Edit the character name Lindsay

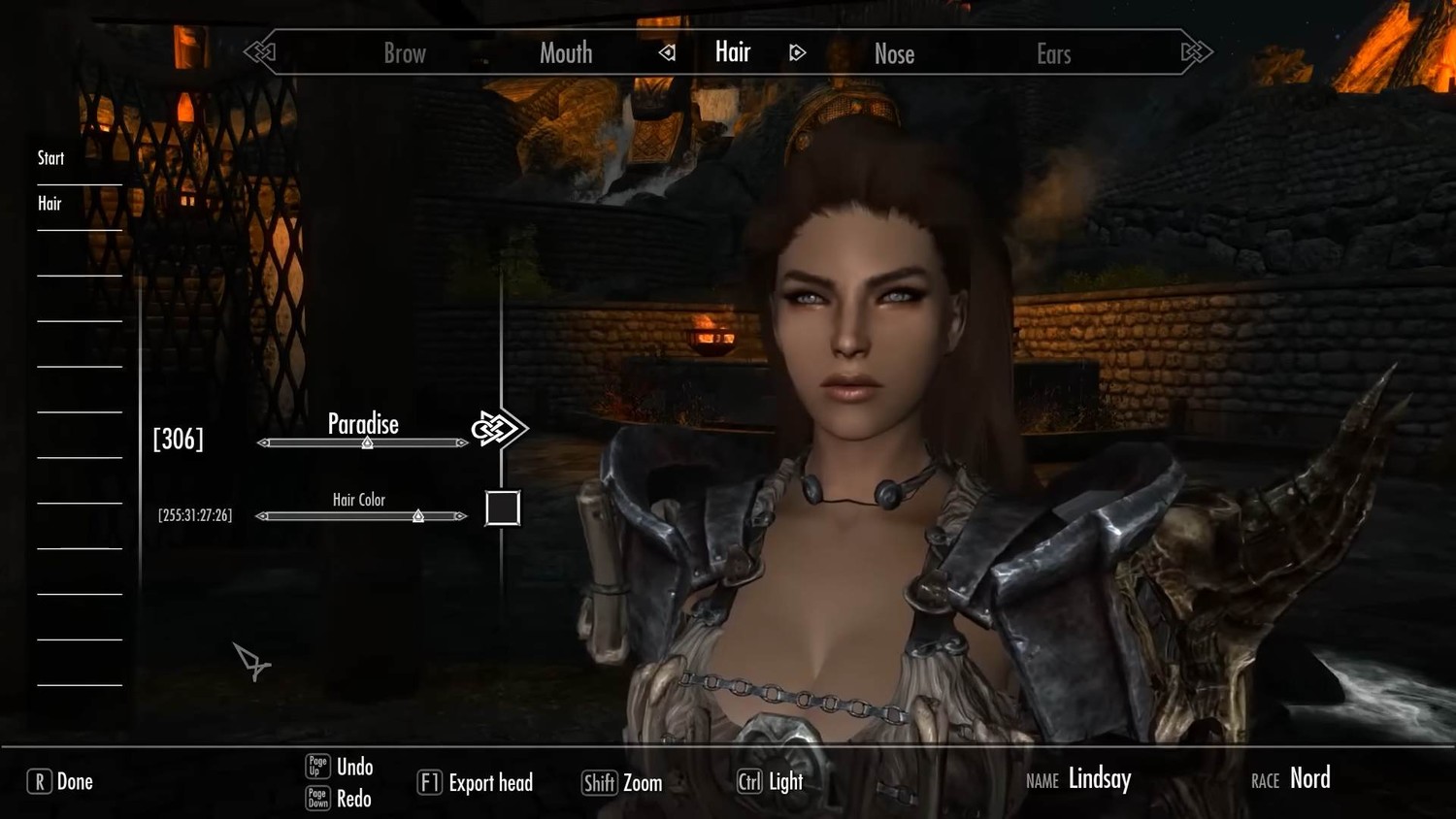(1099, 778)
